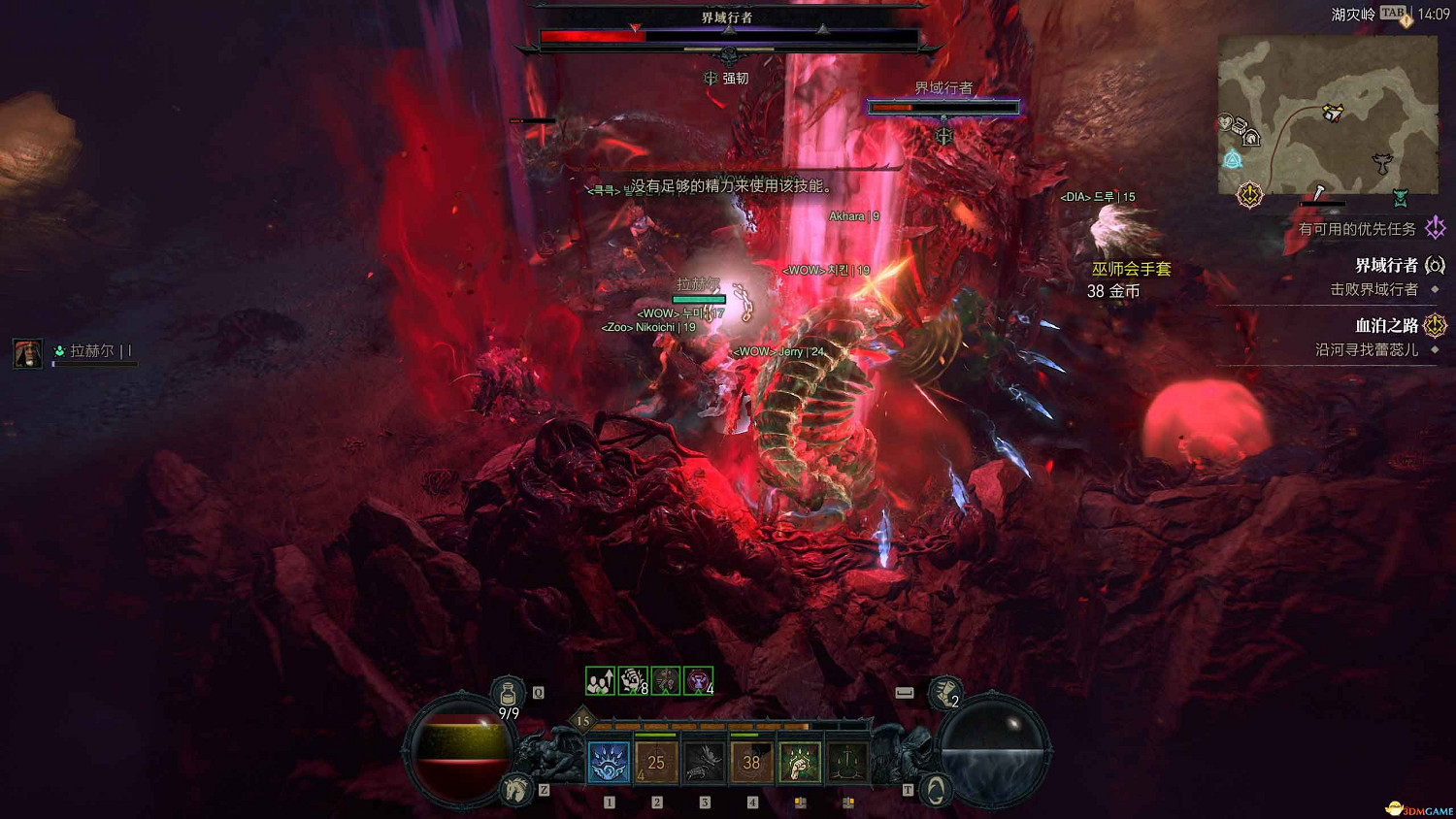The height and width of the screenshot is (819, 1456).
Task: Inspect the party-up-arrow buff icon
Action: (x=600, y=681)
